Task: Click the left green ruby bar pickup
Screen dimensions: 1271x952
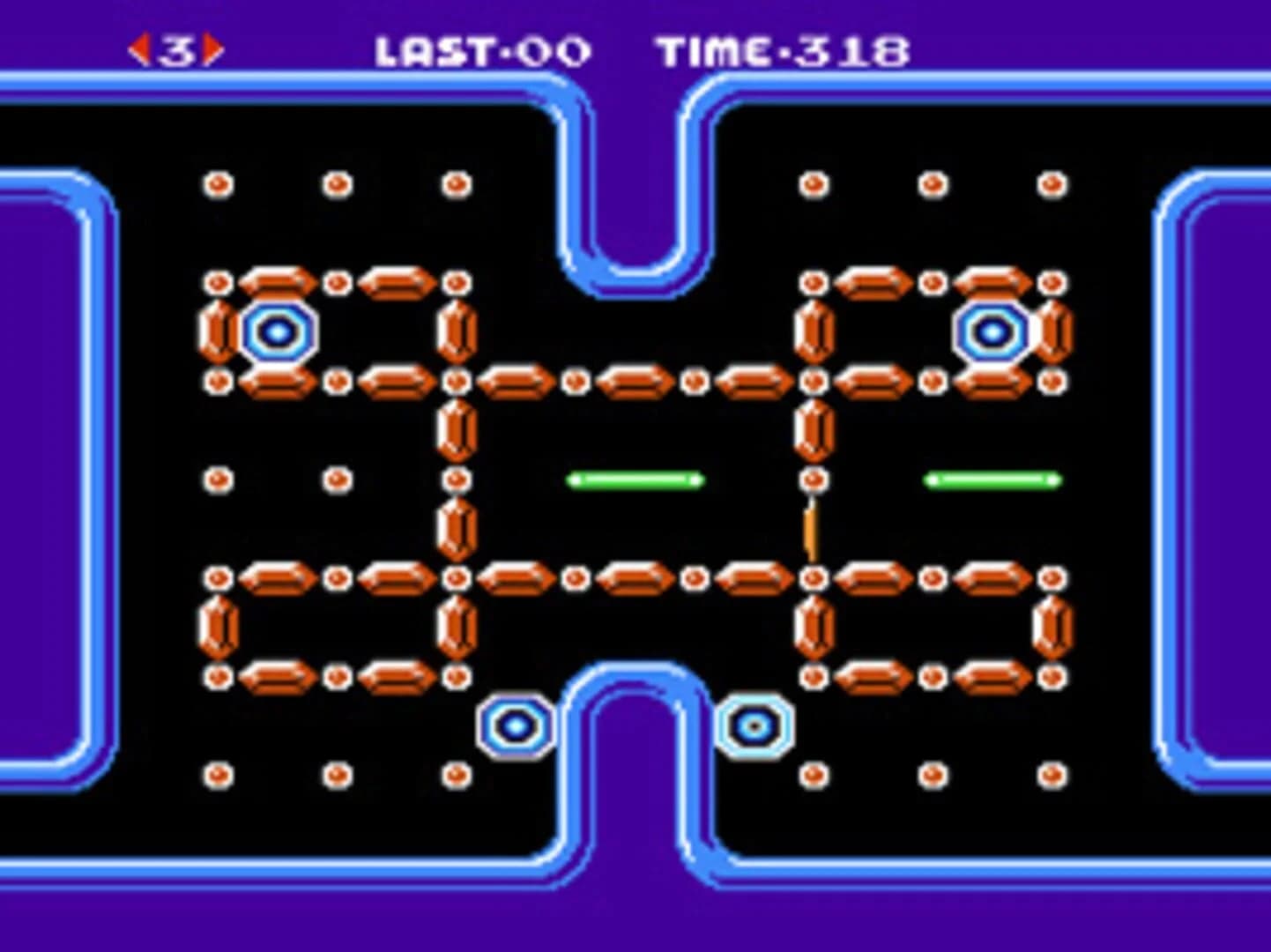Action: [x=634, y=480]
